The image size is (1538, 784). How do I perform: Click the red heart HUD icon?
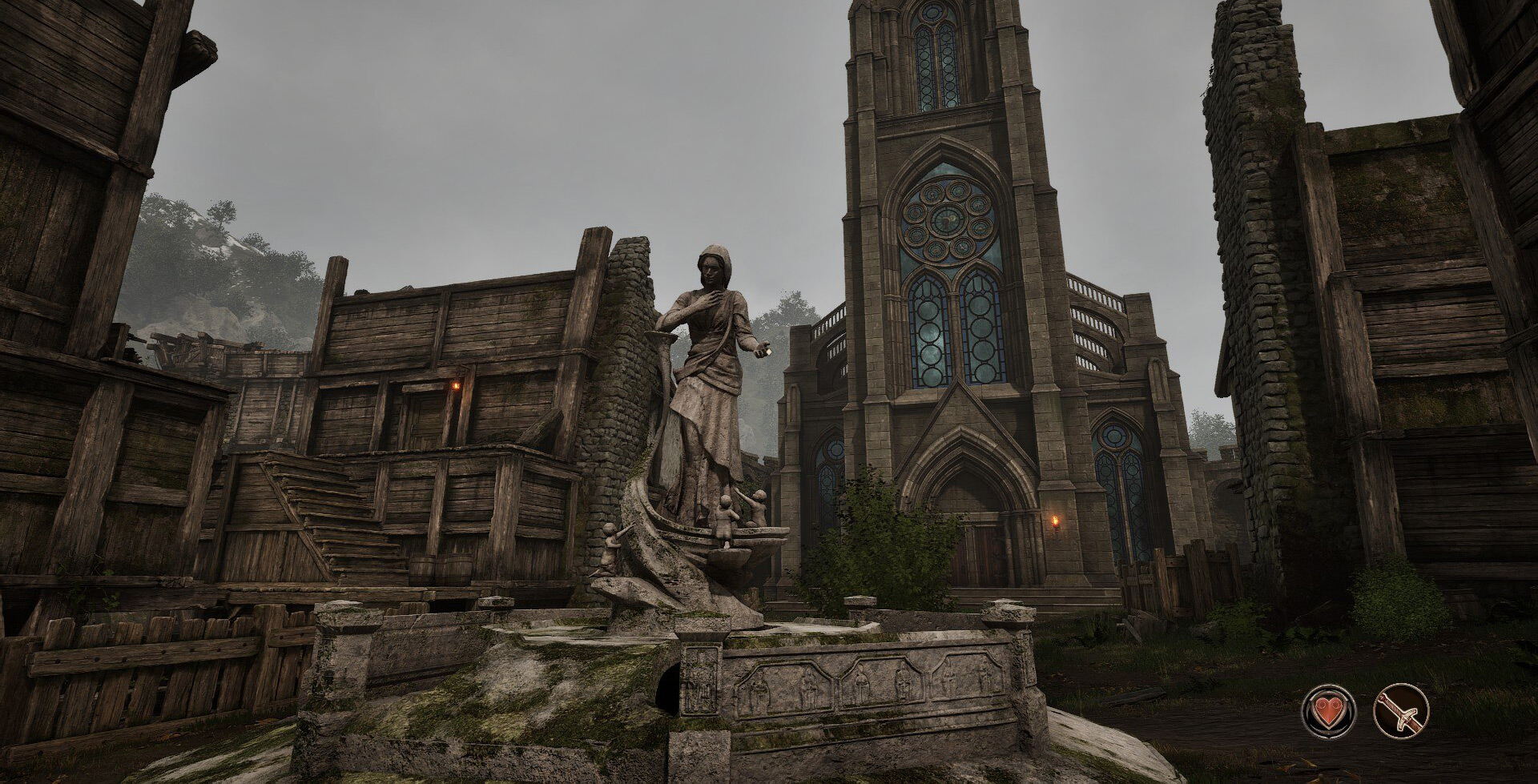click(x=1329, y=710)
